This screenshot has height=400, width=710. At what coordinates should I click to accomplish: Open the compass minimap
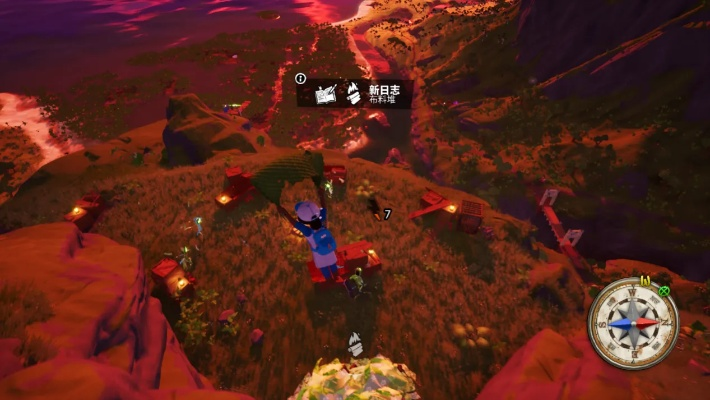coord(633,324)
